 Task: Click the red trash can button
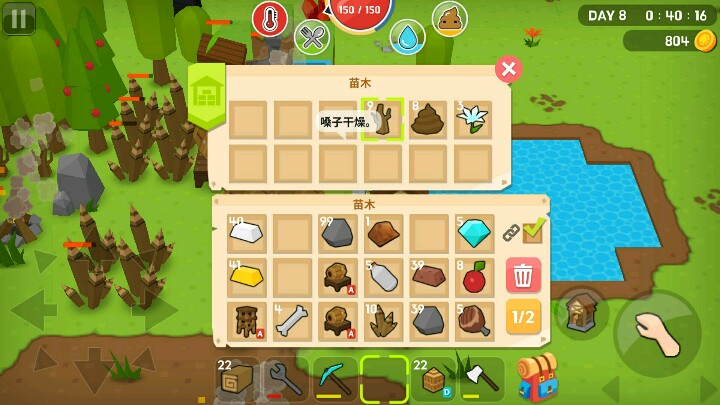(523, 275)
